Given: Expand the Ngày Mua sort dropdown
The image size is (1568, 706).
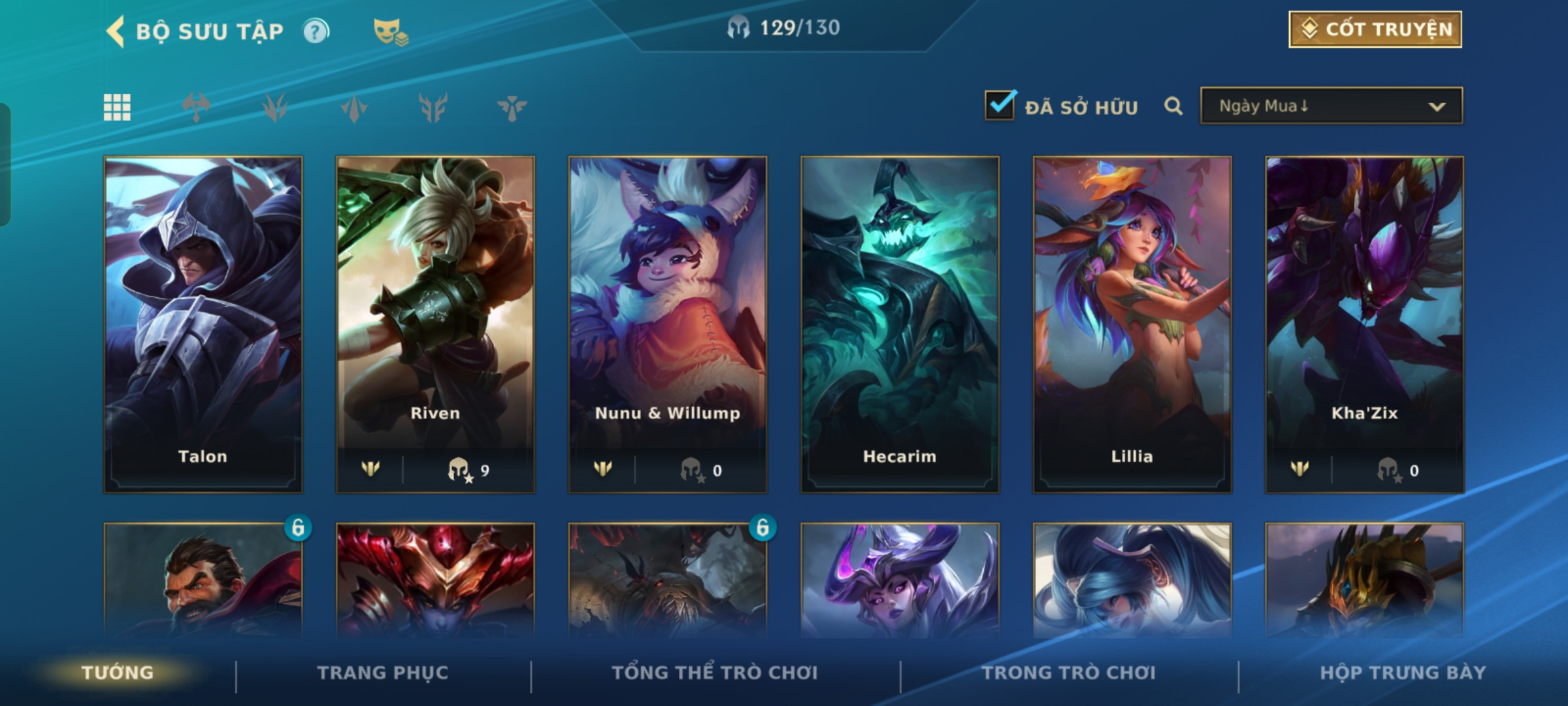Looking at the screenshot, I should click(x=1331, y=106).
